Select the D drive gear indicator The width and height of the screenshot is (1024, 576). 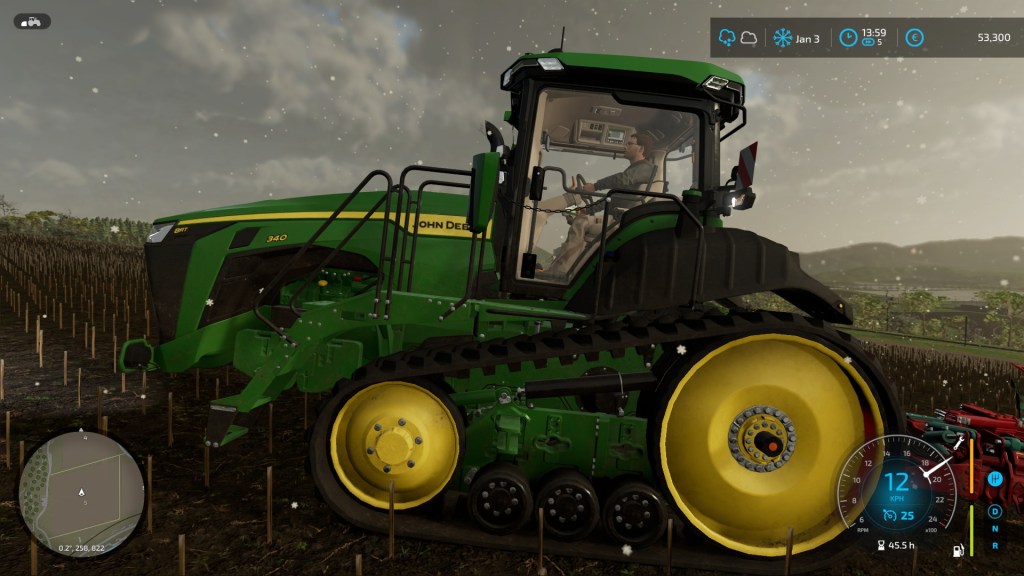click(x=995, y=511)
